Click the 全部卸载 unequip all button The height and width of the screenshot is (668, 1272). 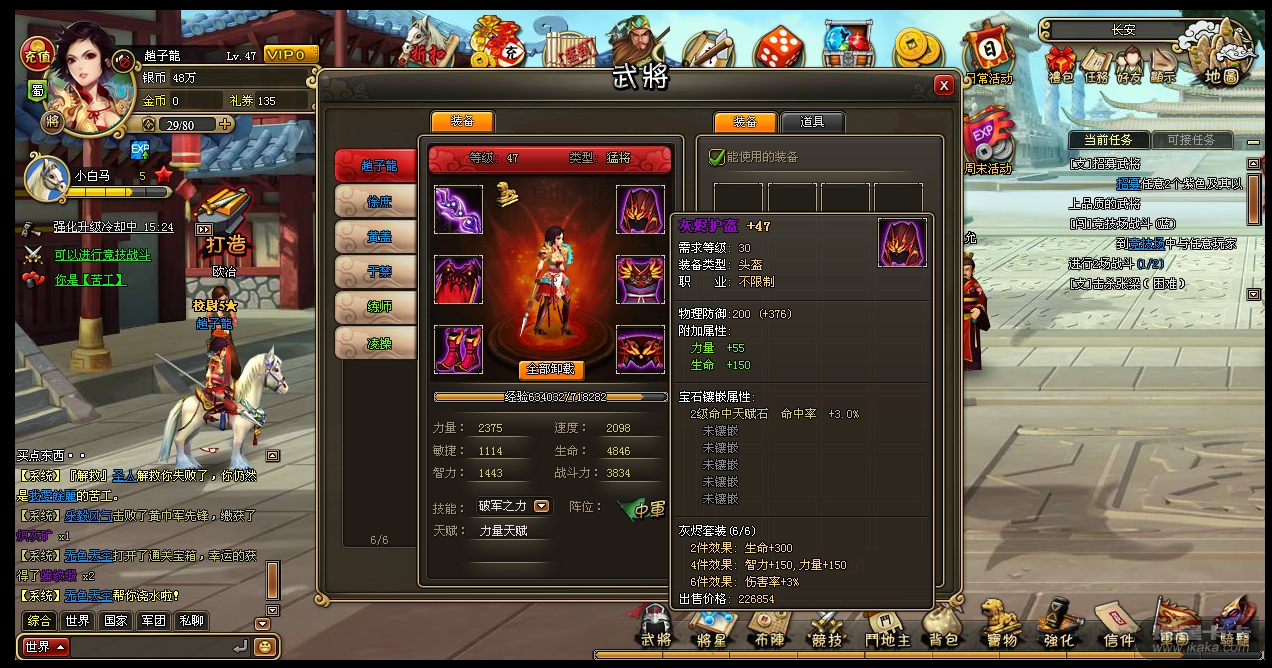click(x=550, y=369)
